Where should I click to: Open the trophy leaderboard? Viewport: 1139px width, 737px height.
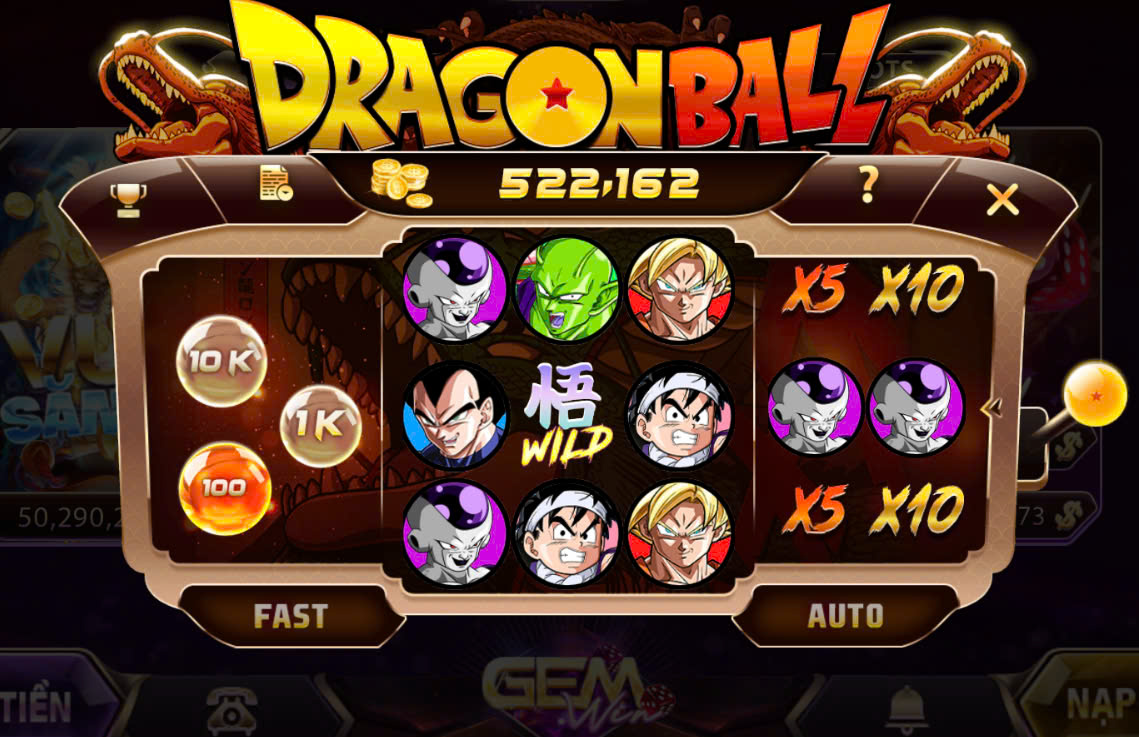pos(128,198)
